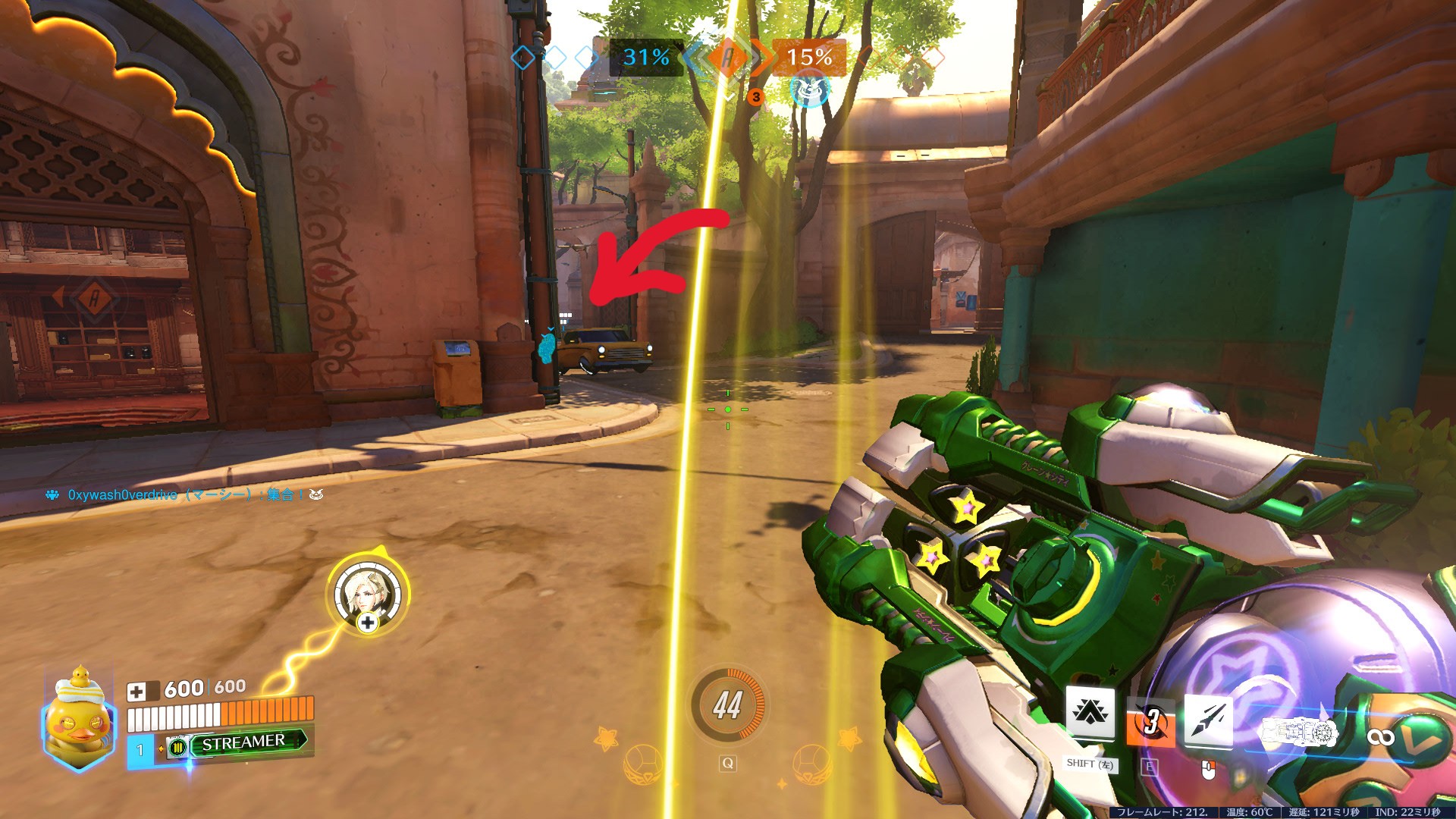
Task: Activate the Boosters ability icon
Action: click(x=1090, y=714)
